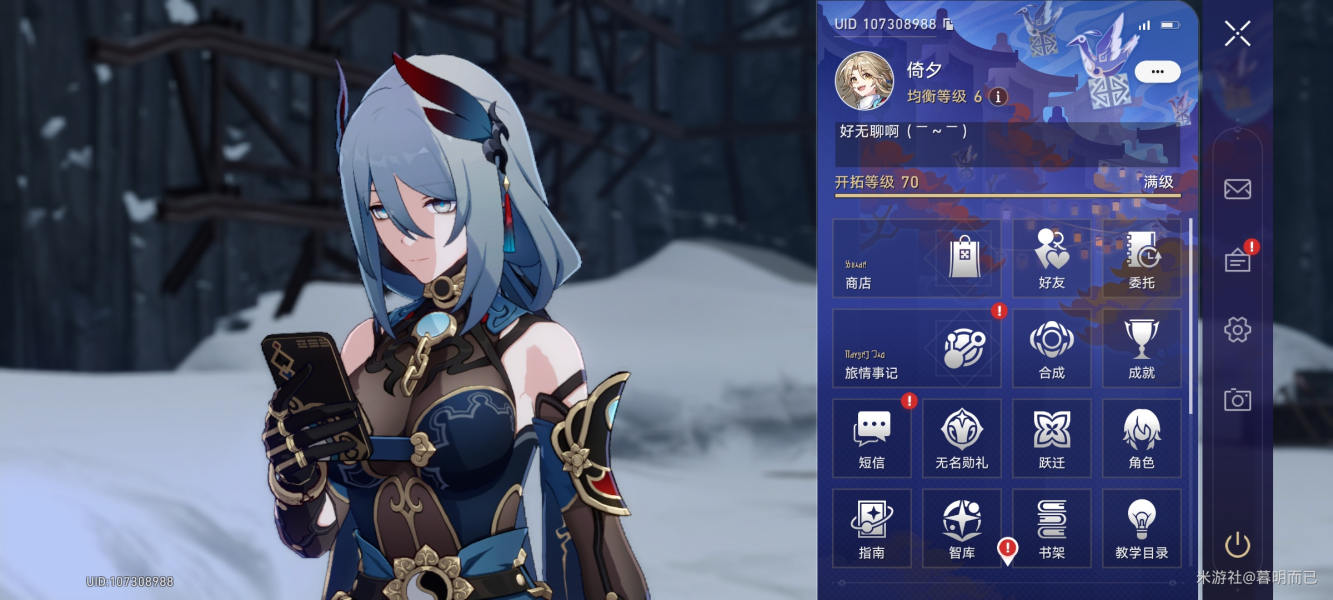Click the power logout button

click(x=1237, y=545)
